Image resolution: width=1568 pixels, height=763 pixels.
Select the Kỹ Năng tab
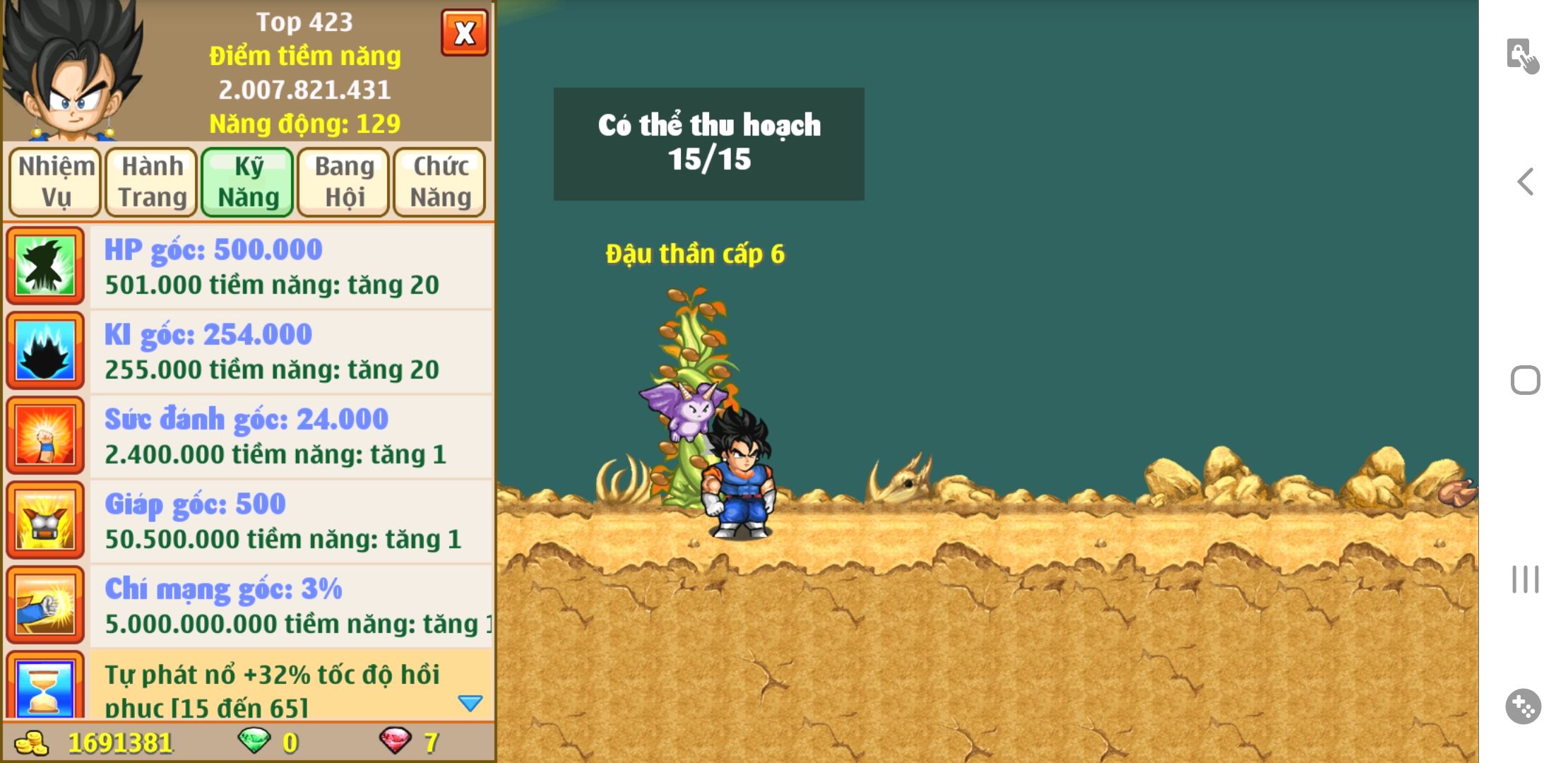click(x=248, y=182)
